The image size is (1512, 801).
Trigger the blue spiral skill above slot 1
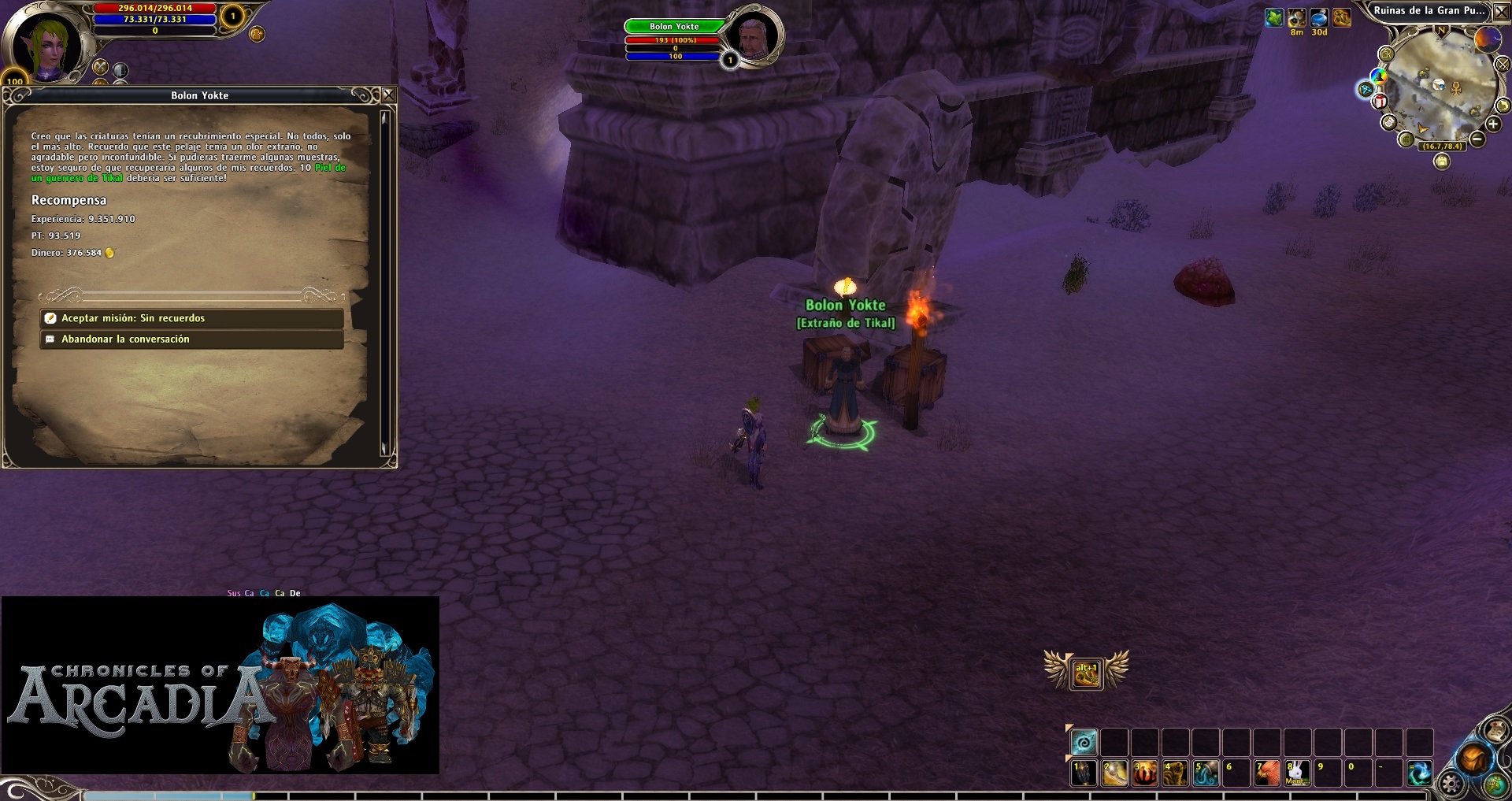[1084, 742]
